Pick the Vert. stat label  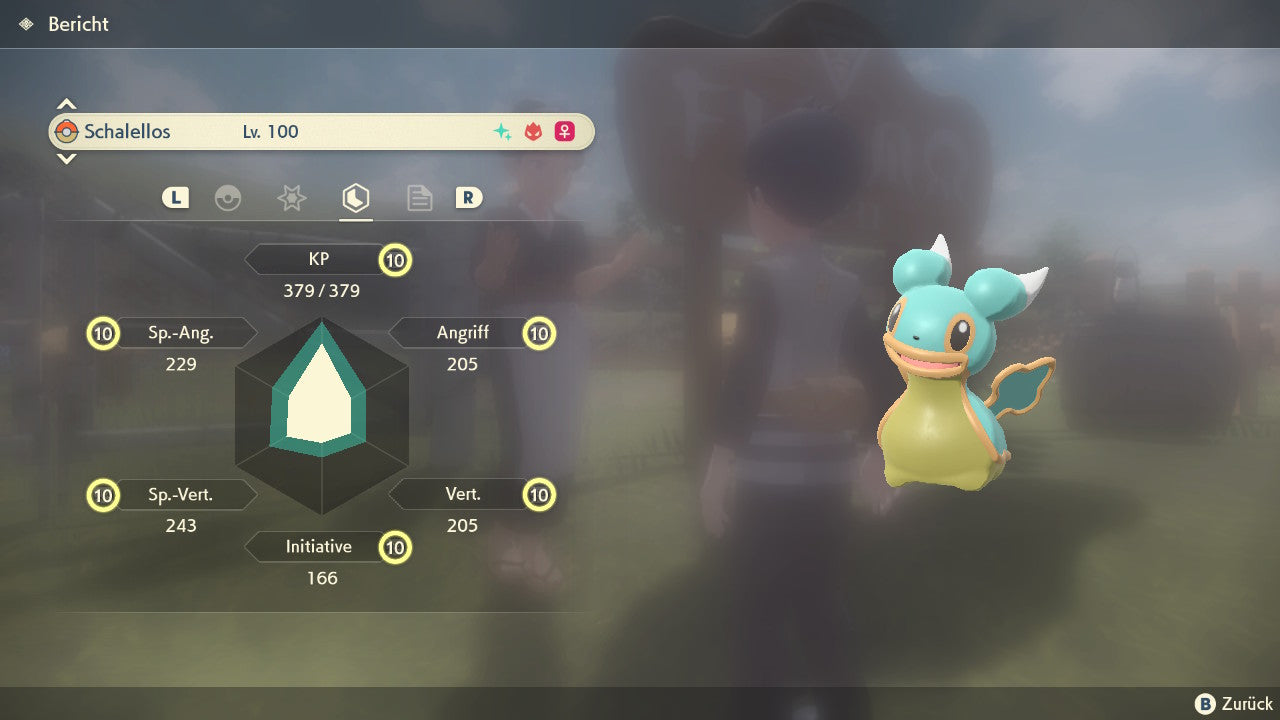pos(462,494)
